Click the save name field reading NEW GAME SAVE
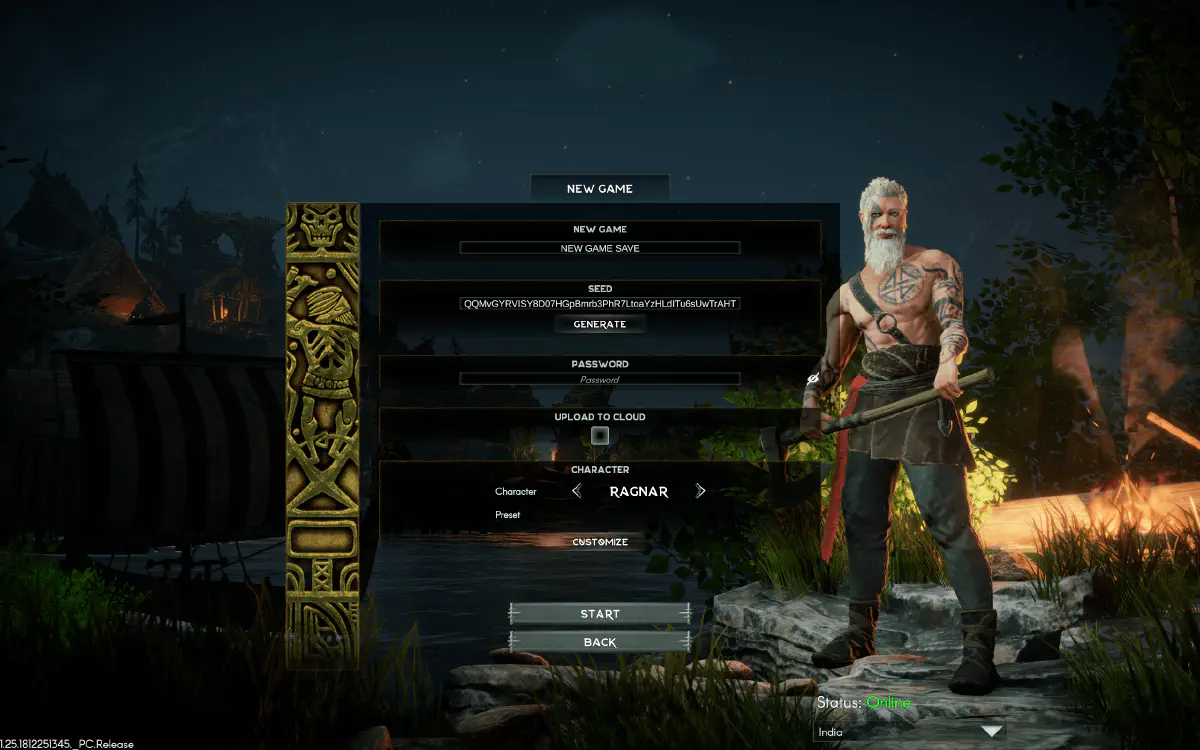 600,248
